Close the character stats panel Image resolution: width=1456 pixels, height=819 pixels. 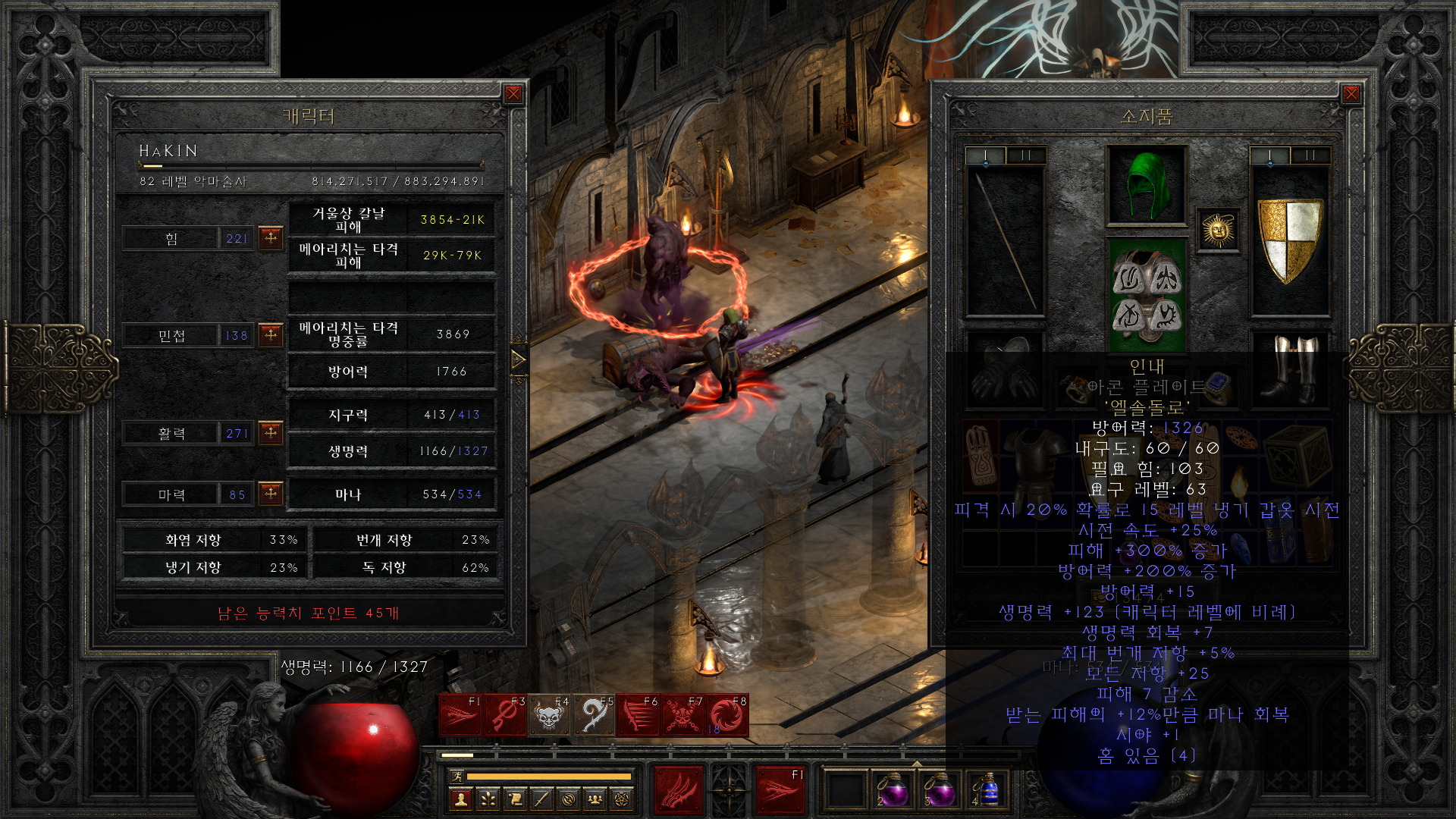pos(513,94)
